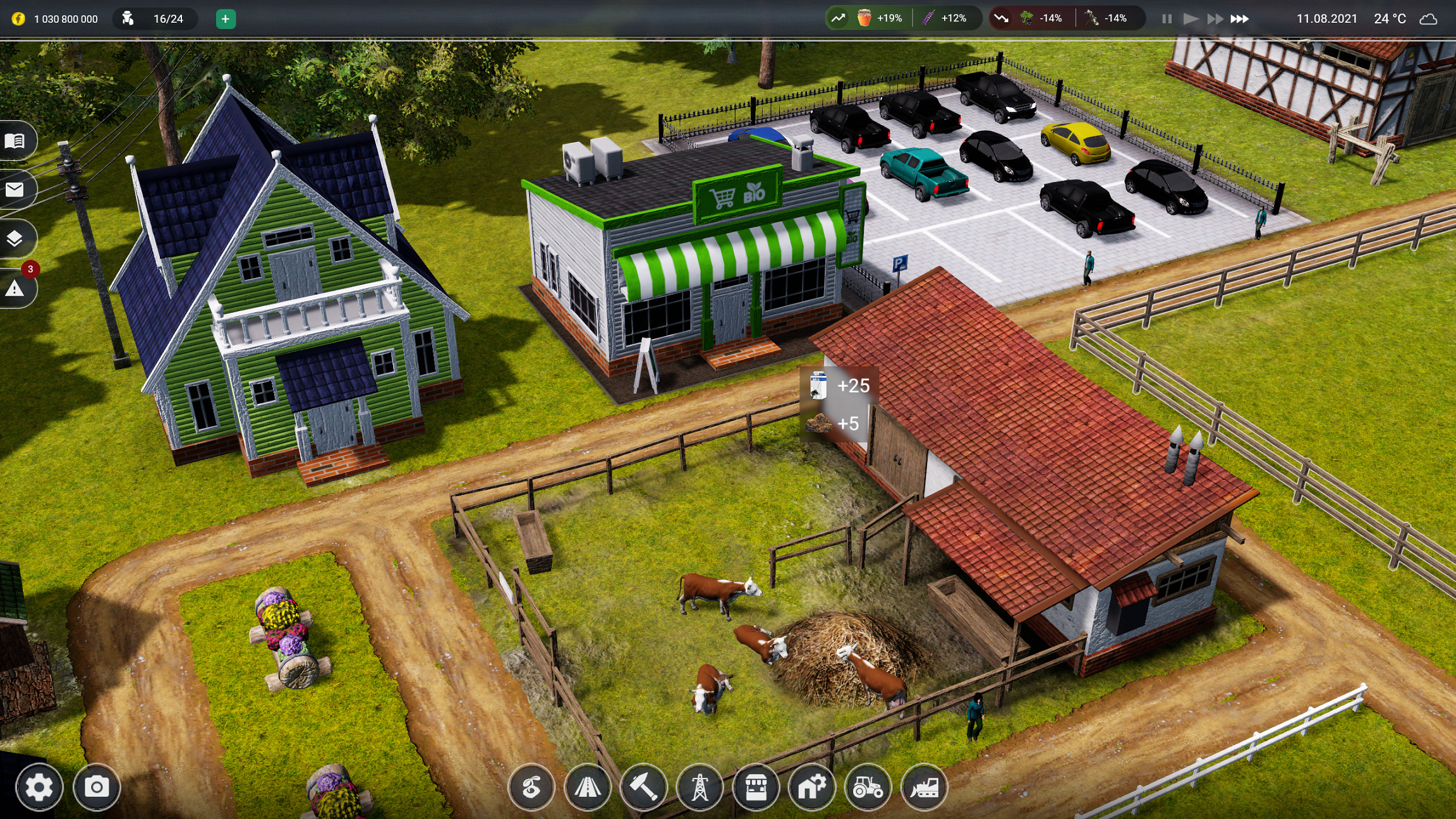Select the road building tool
This screenshot has height=819, width=1456.
(x=588, y=787)
